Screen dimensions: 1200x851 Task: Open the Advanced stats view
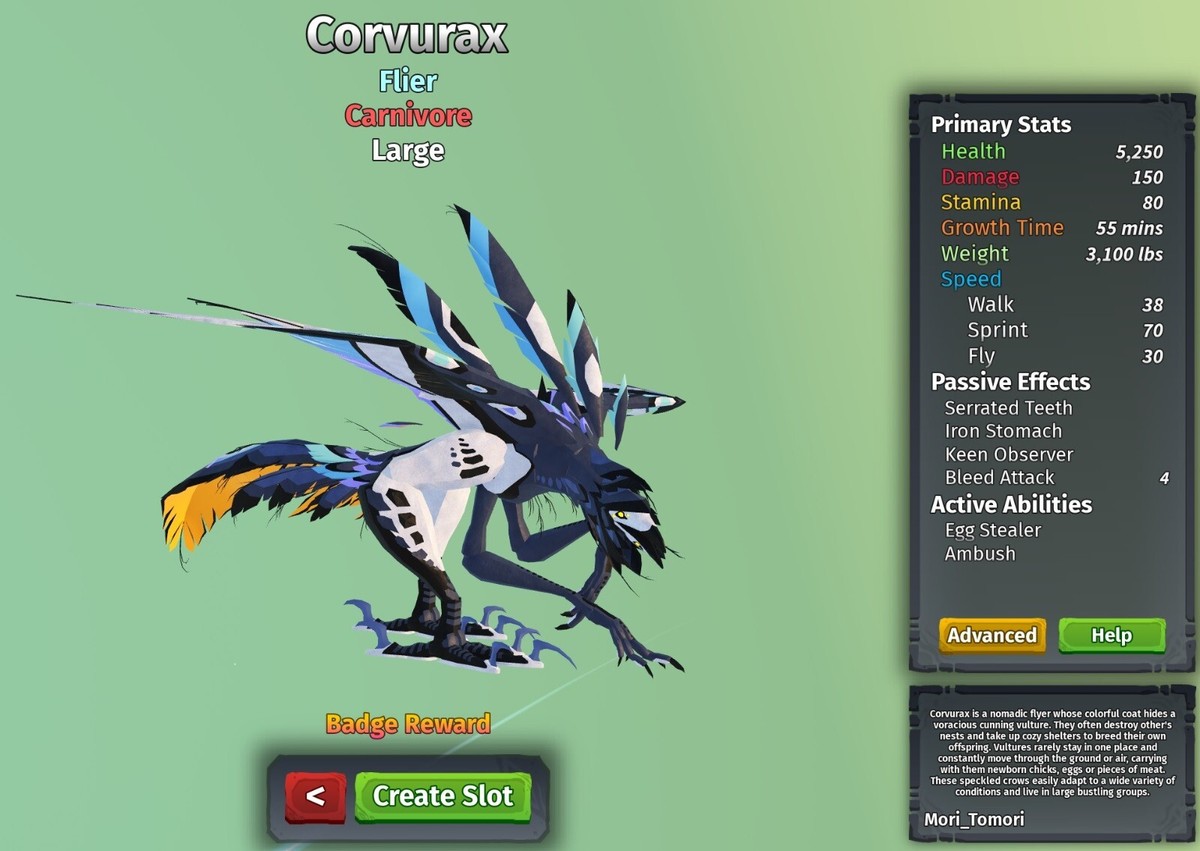point(992,635)
